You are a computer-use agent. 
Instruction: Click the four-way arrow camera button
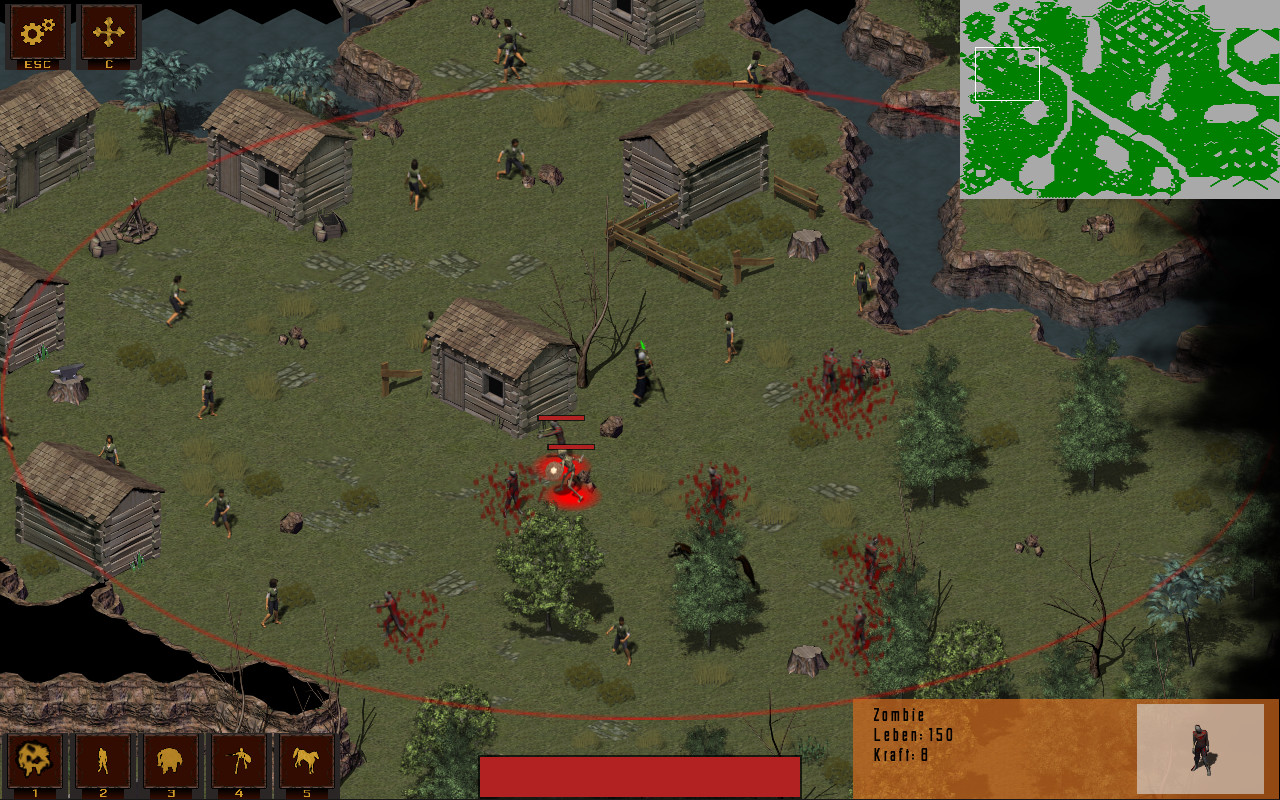pos(108,34)
